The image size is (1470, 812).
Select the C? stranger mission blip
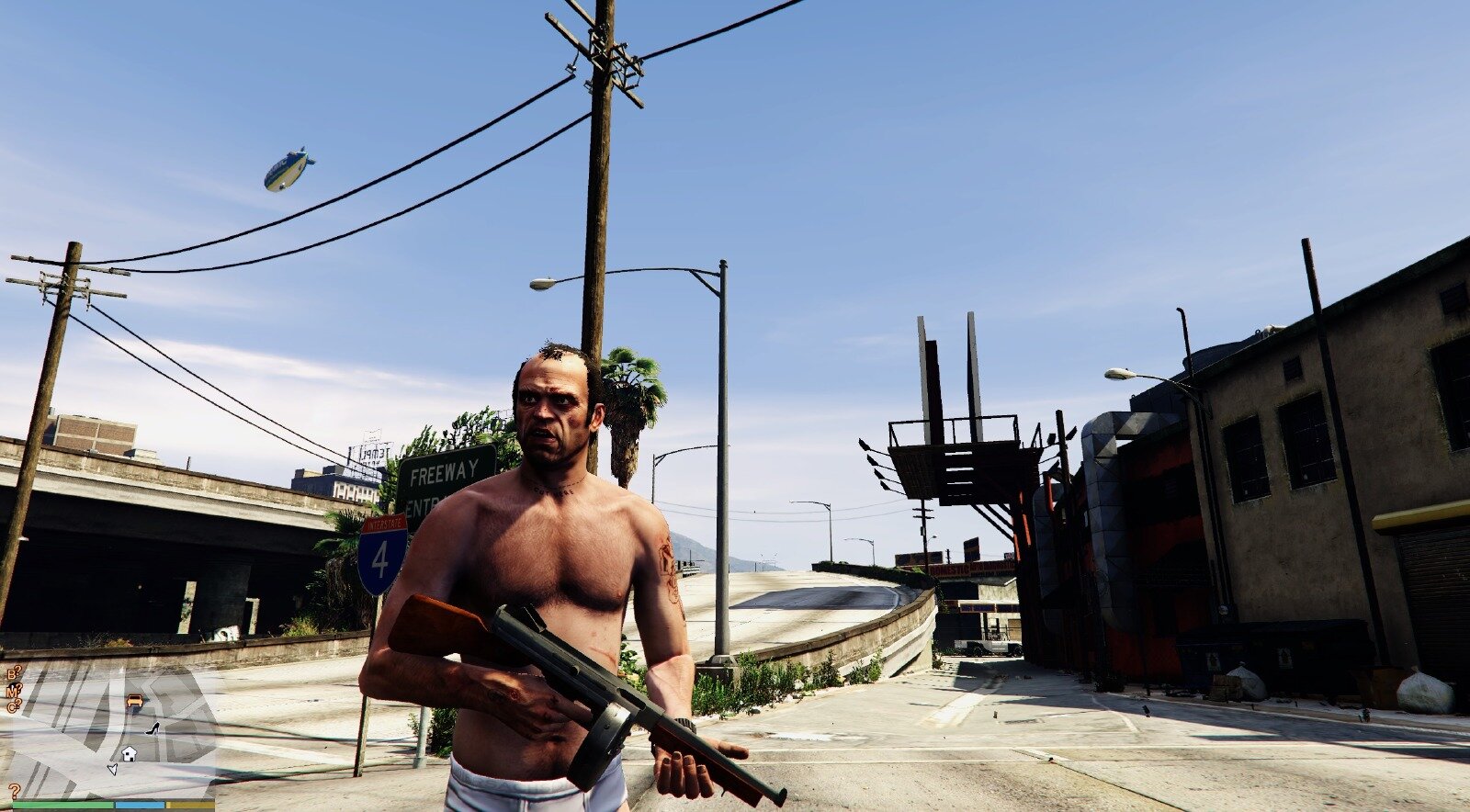[x=14, y=705]
